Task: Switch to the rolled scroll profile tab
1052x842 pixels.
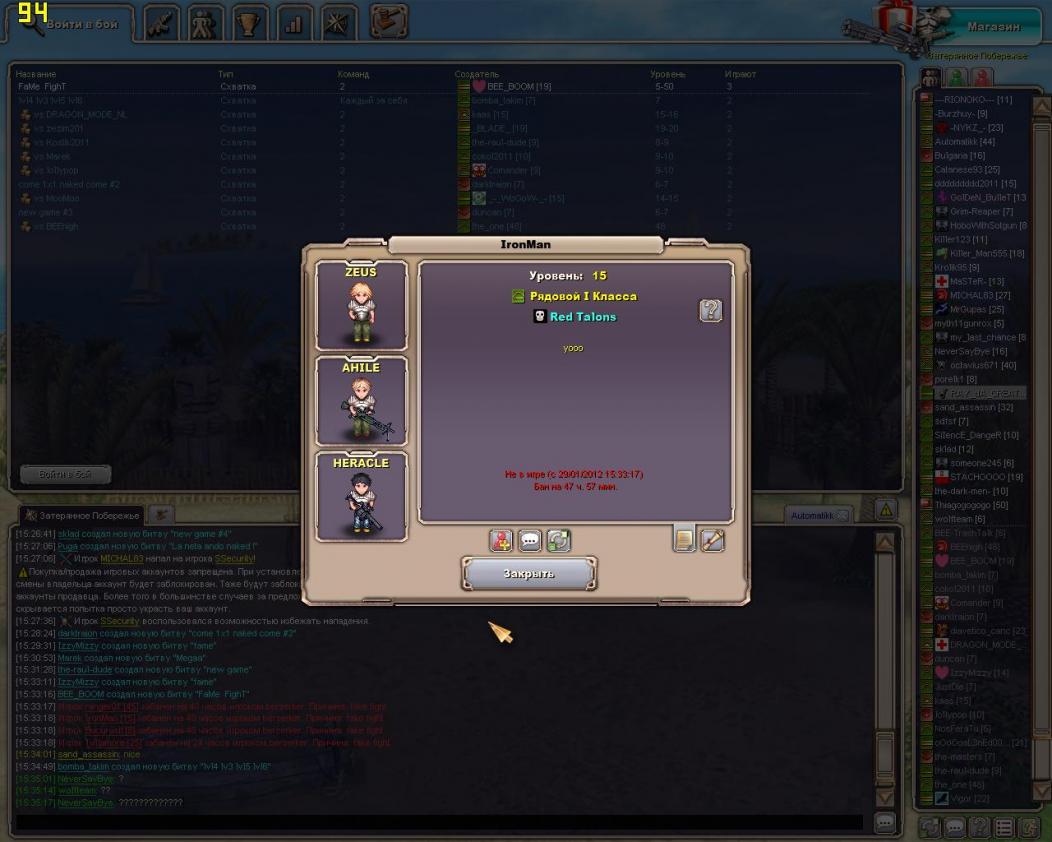Action: tap(713, 540)
